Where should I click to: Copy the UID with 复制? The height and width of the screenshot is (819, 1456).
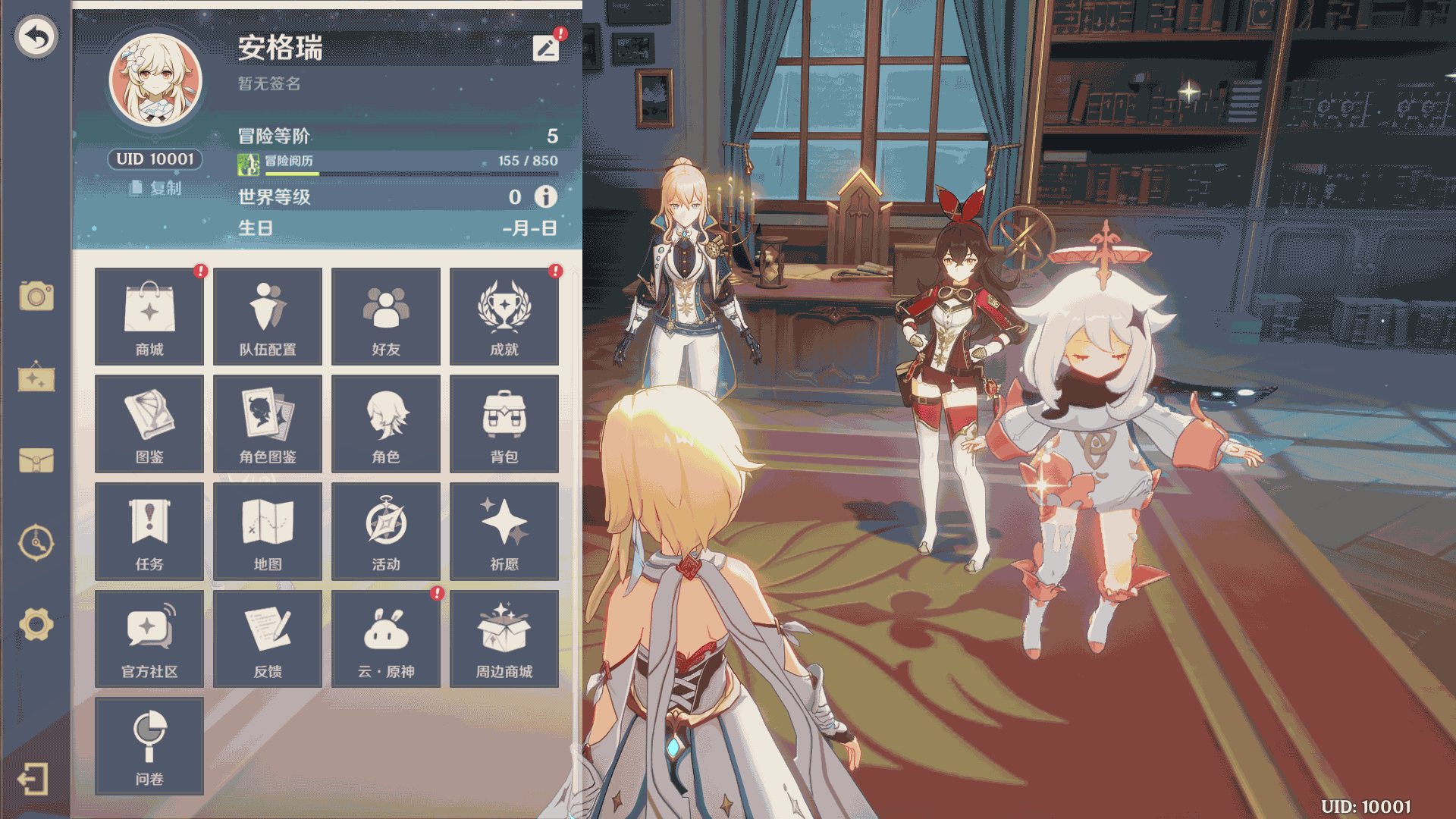pos(156,188)
